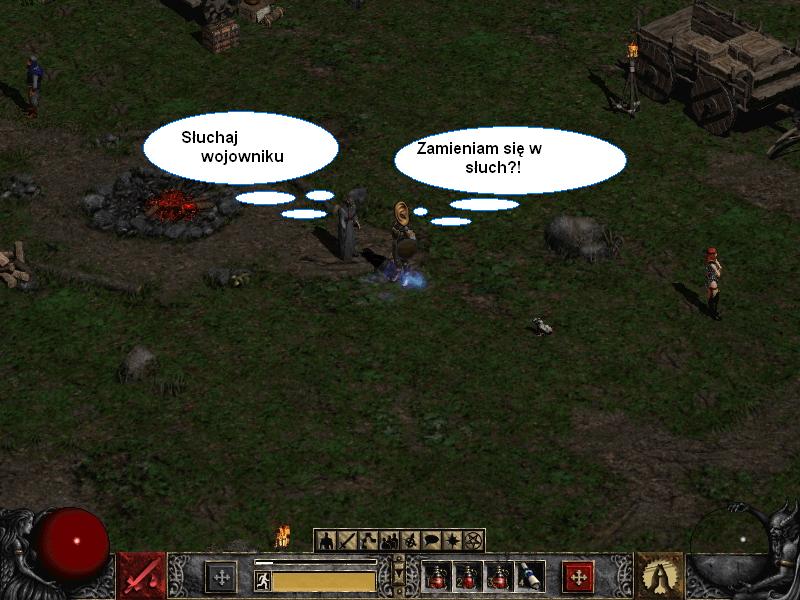Open the quest log star icon
Image resolution: width=800 pixels, height=600 pixels.
pyautogui.click(x=452, y=541)
